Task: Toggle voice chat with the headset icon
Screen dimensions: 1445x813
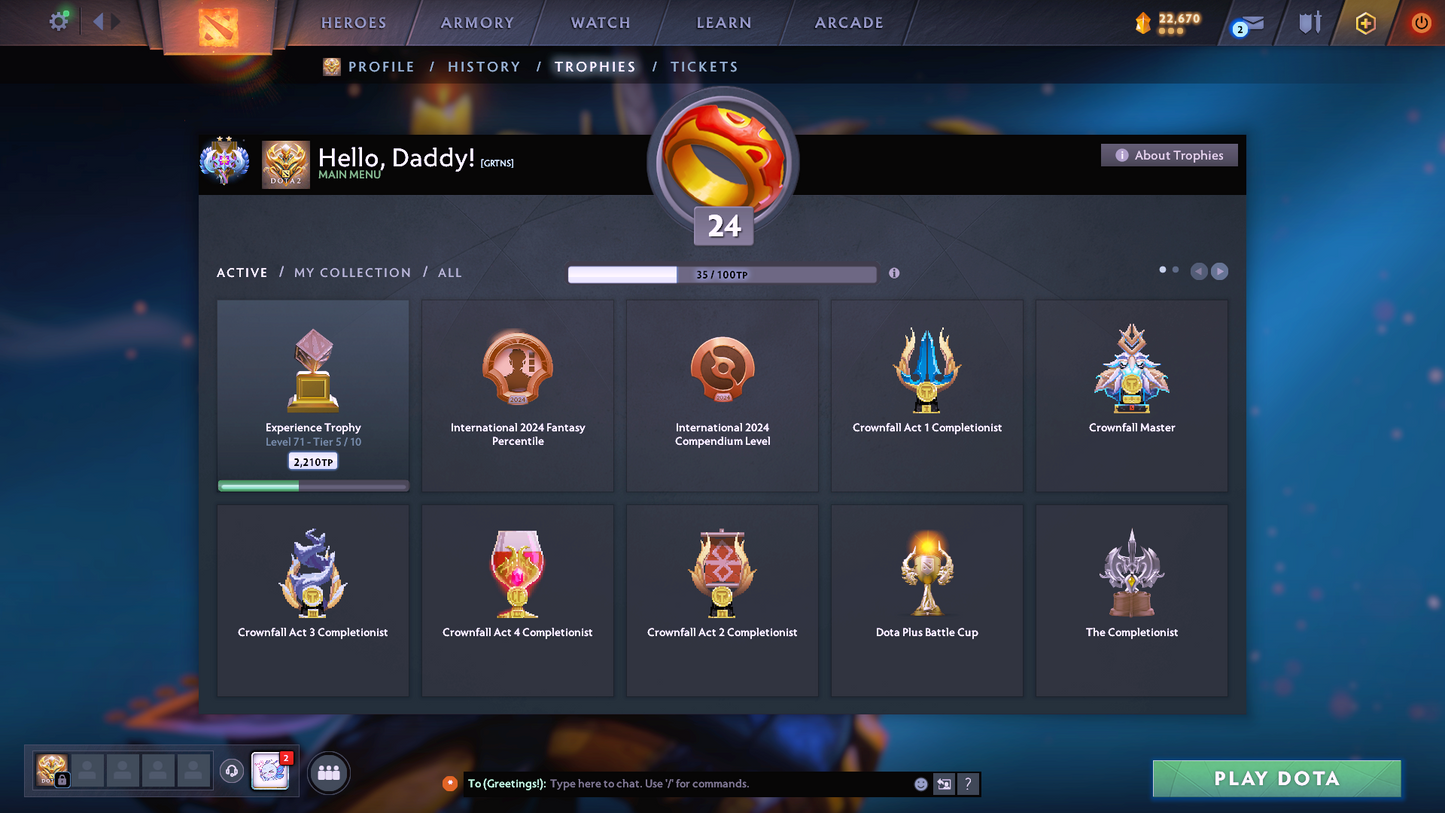Action: tap(232, 770)
